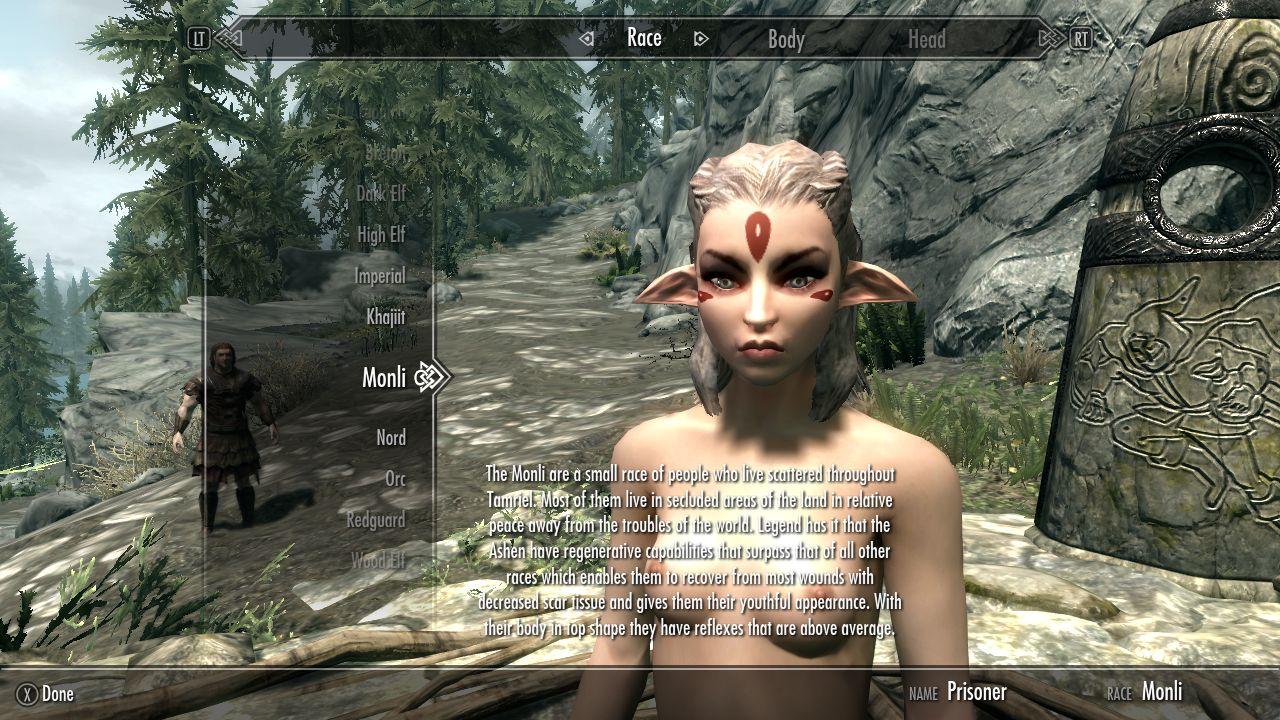Click the right arrow beside Race

[701, 39]
